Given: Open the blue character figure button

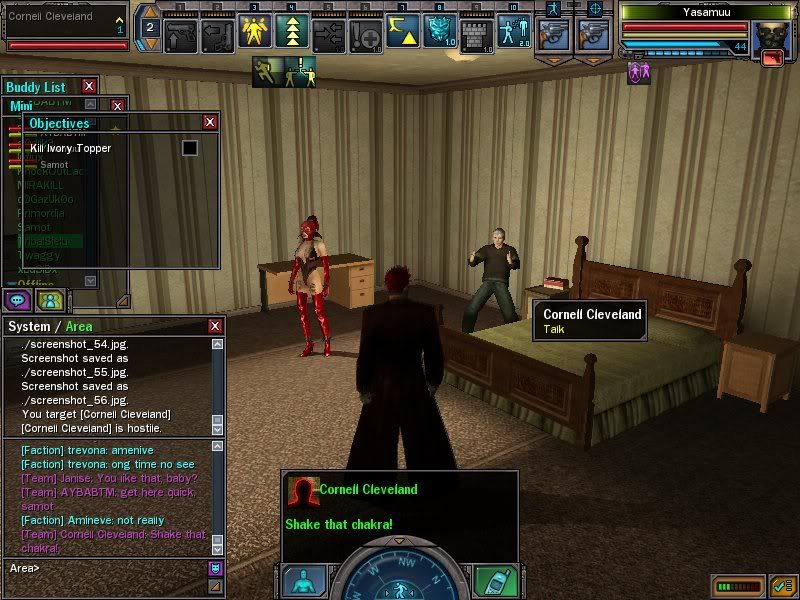Looking at the screenshot, I should pos(302,581).
